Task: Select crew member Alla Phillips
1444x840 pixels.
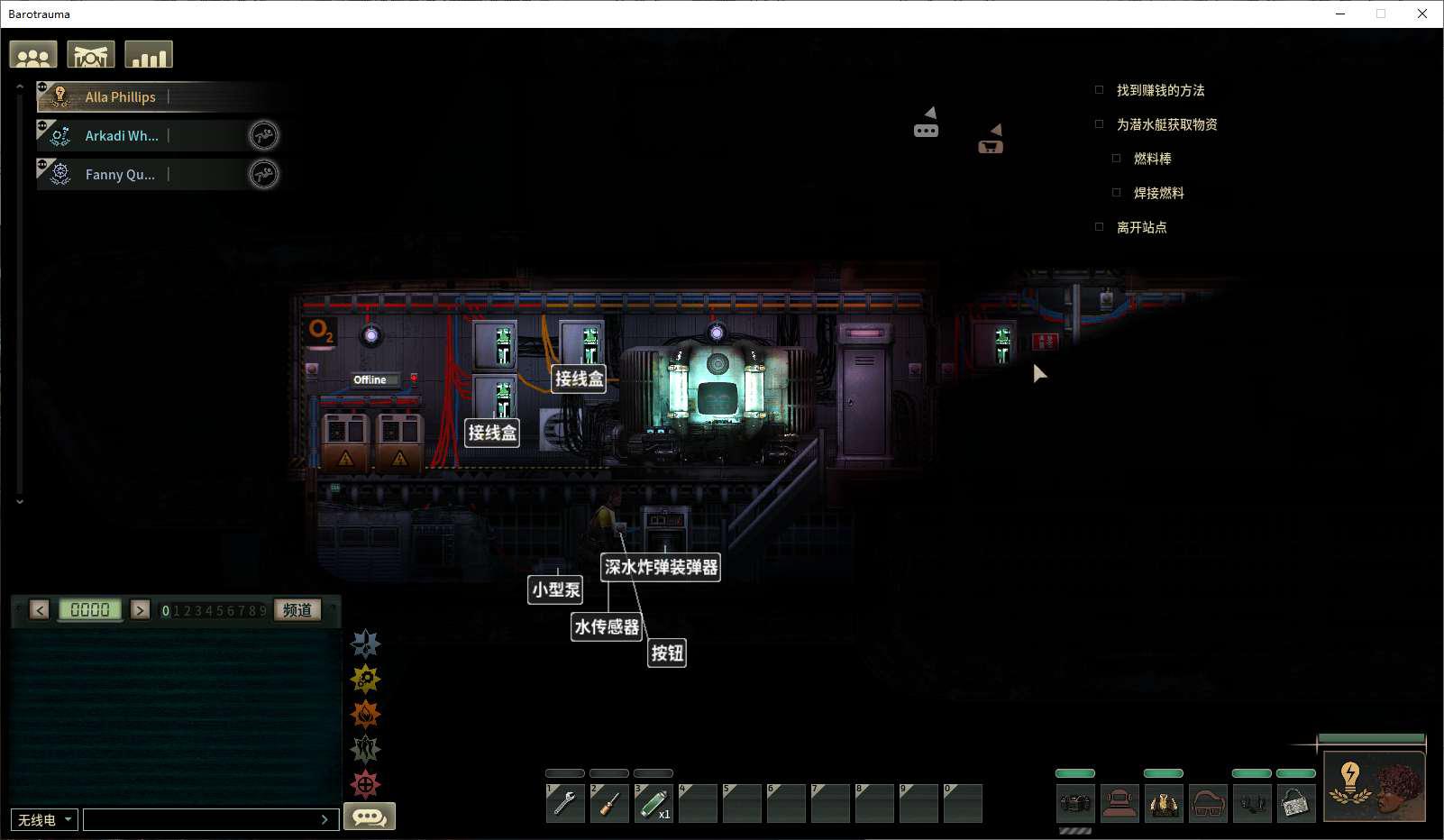Action: pos(121,96)
